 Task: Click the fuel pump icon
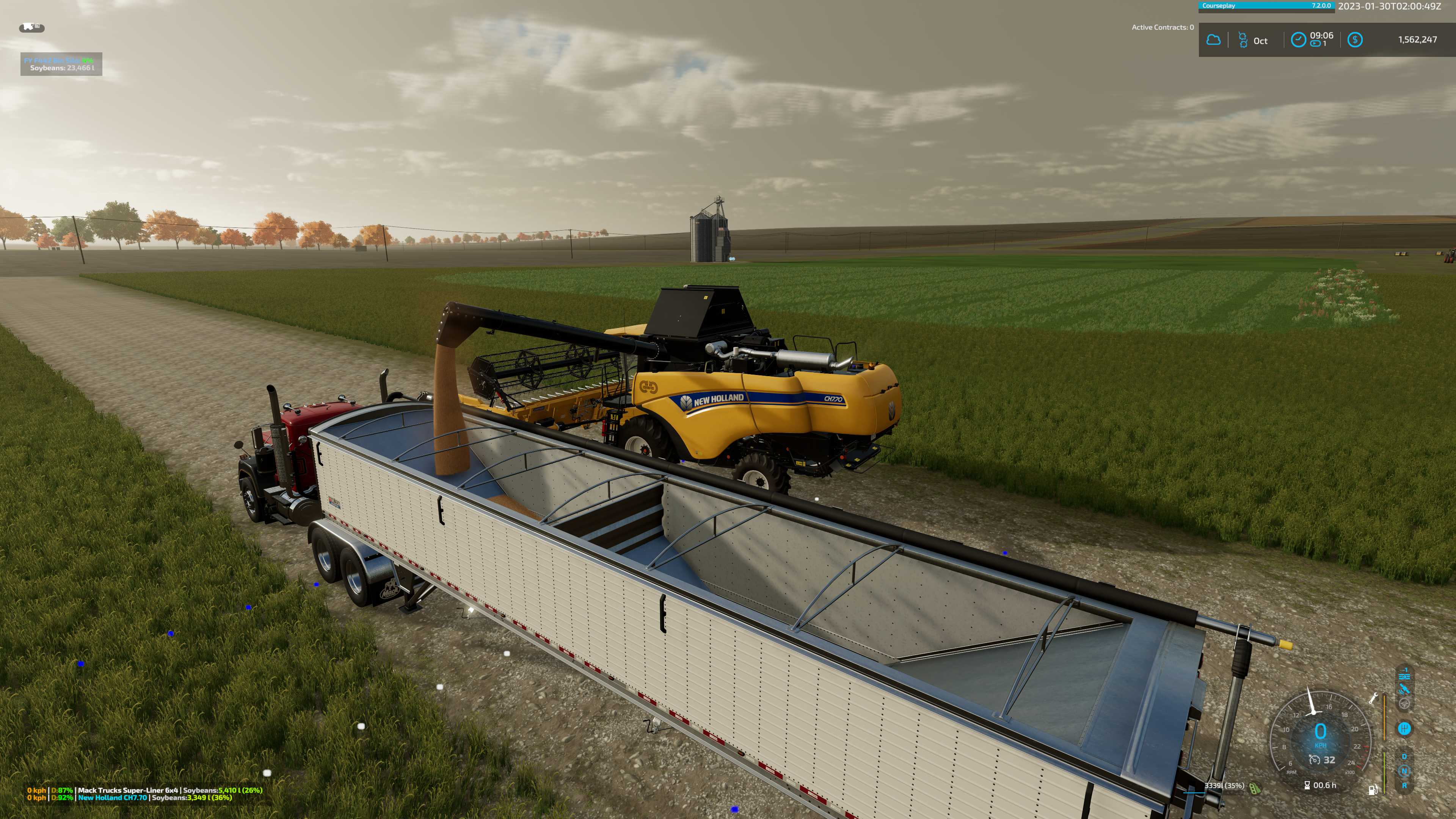(1372, 789)
